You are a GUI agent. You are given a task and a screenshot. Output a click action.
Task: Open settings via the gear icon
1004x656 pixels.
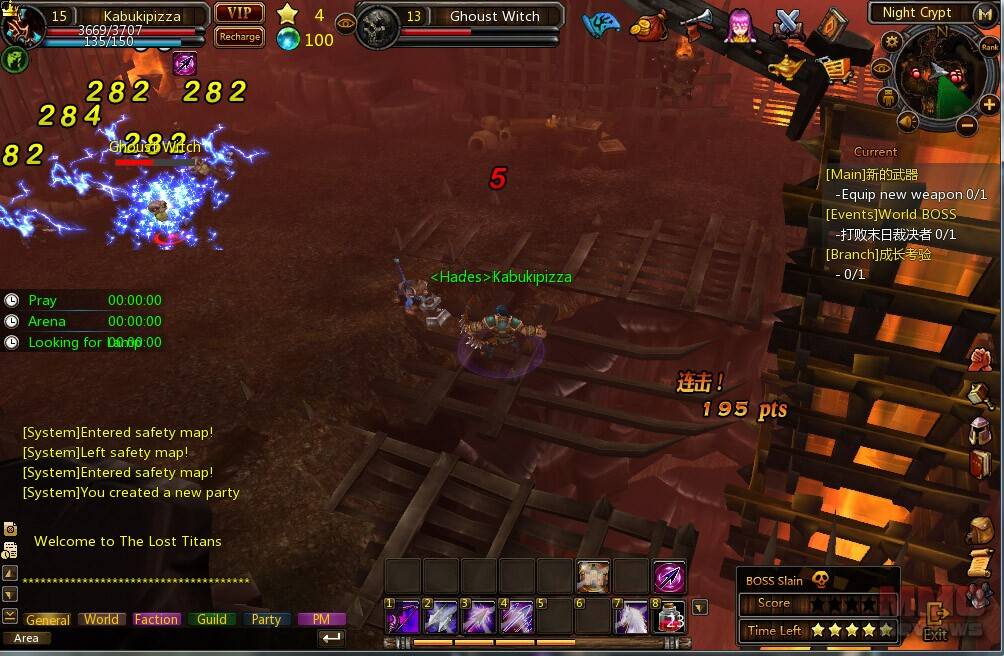(891, 41)
